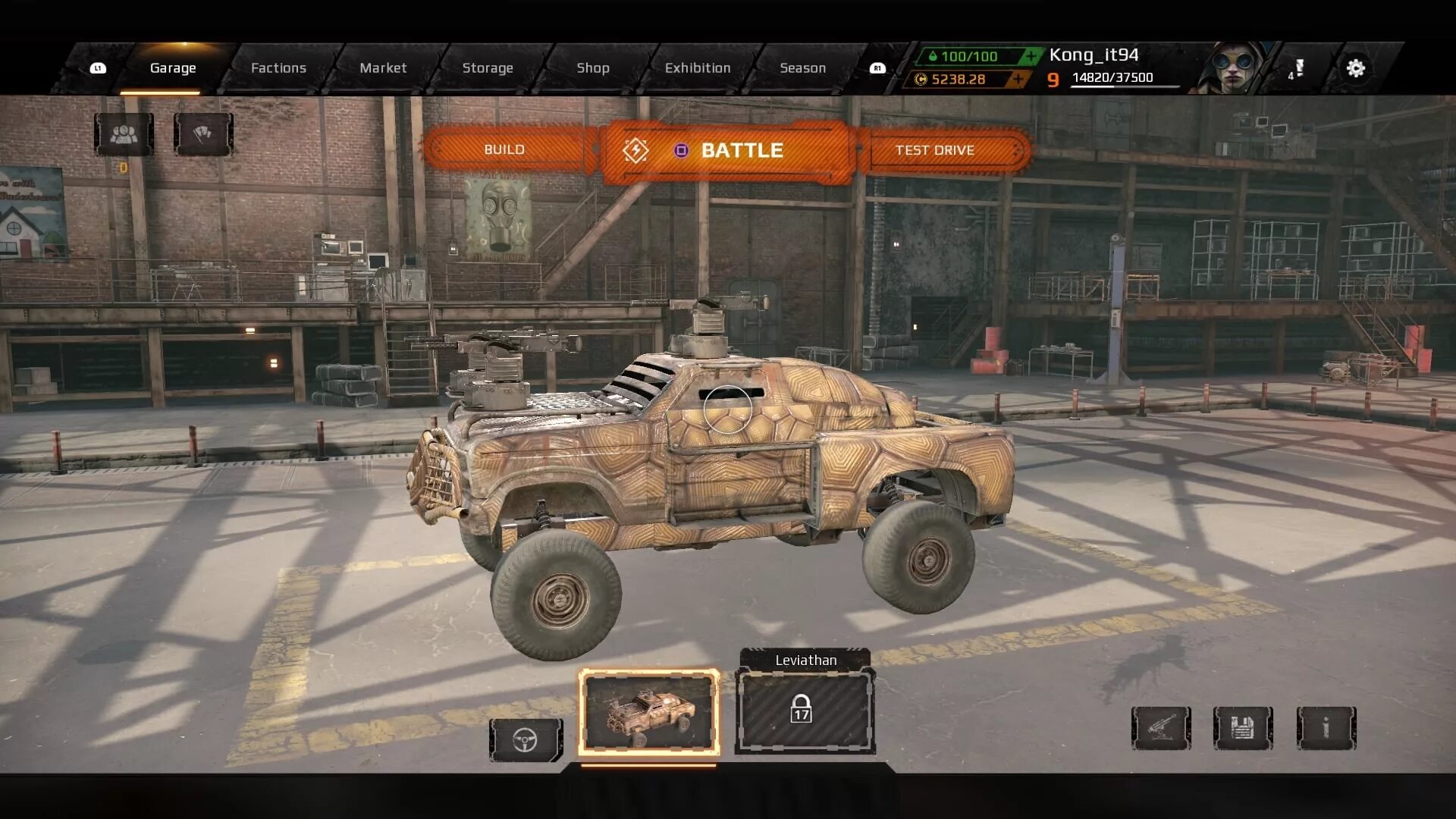This screenshot has height=819, width=1456.
Task: Select the Garage tab
Action: [173, 68]
